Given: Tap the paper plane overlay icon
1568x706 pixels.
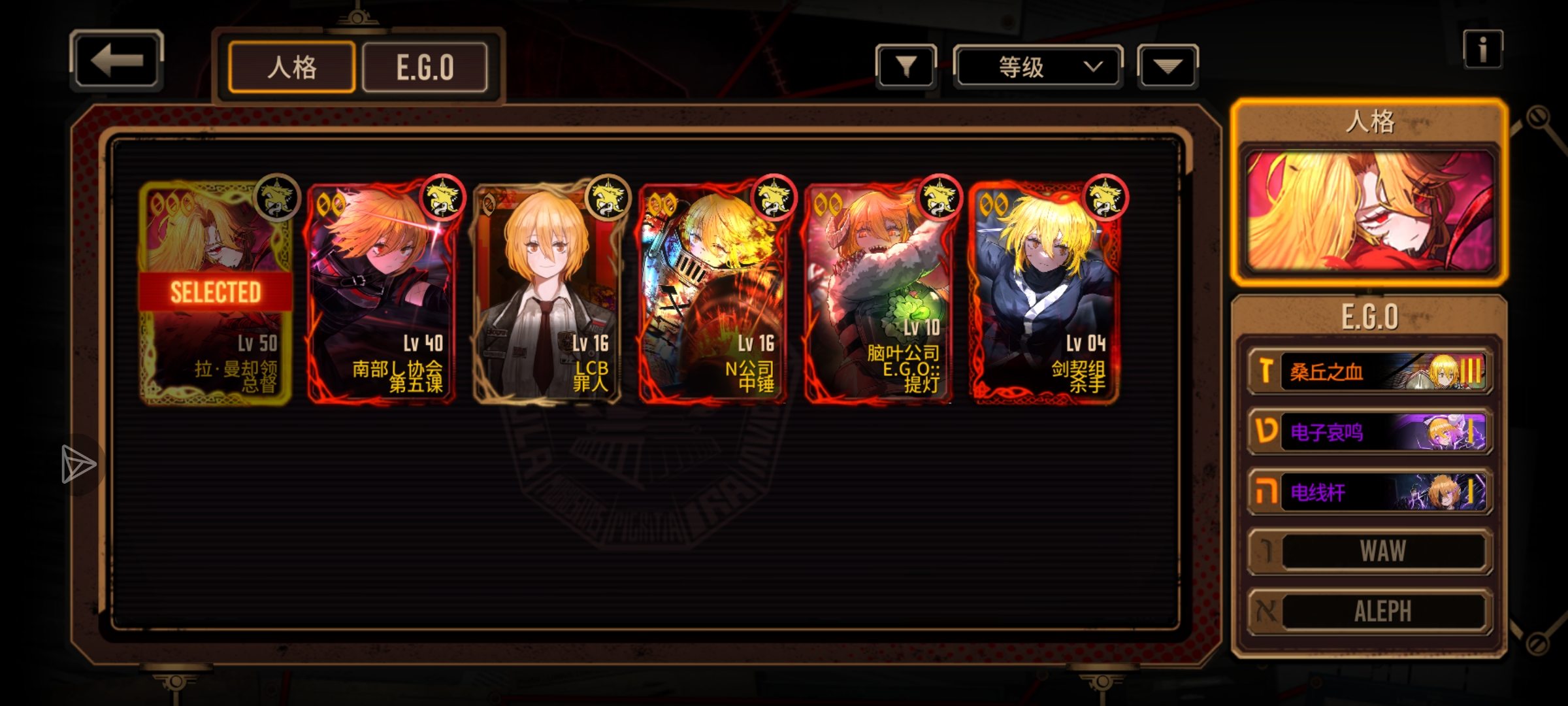Looking at the screenshot, I should click(x=78, y=465).
